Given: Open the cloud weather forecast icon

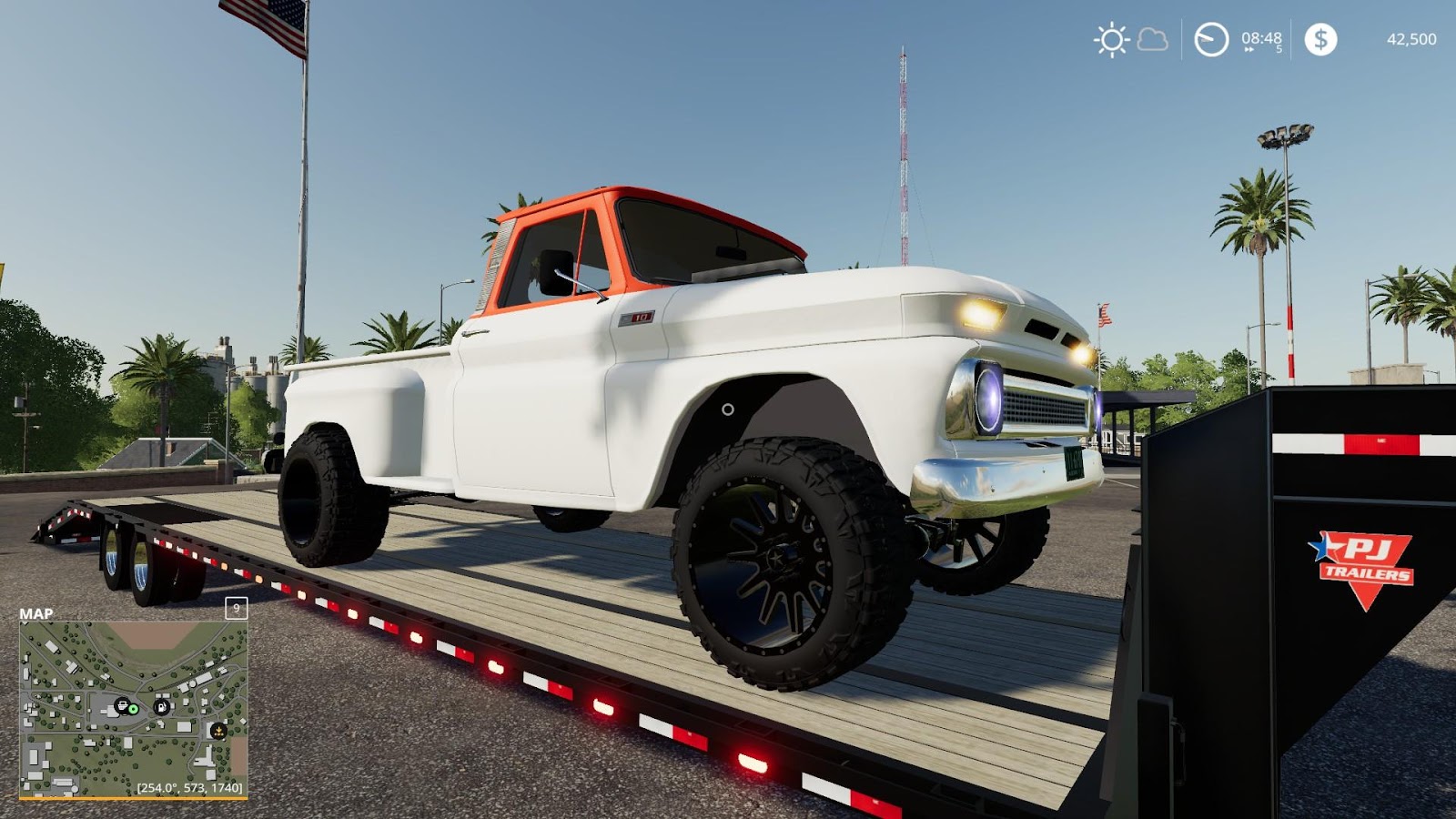Looking at the screenshot, I should 1151,40.
